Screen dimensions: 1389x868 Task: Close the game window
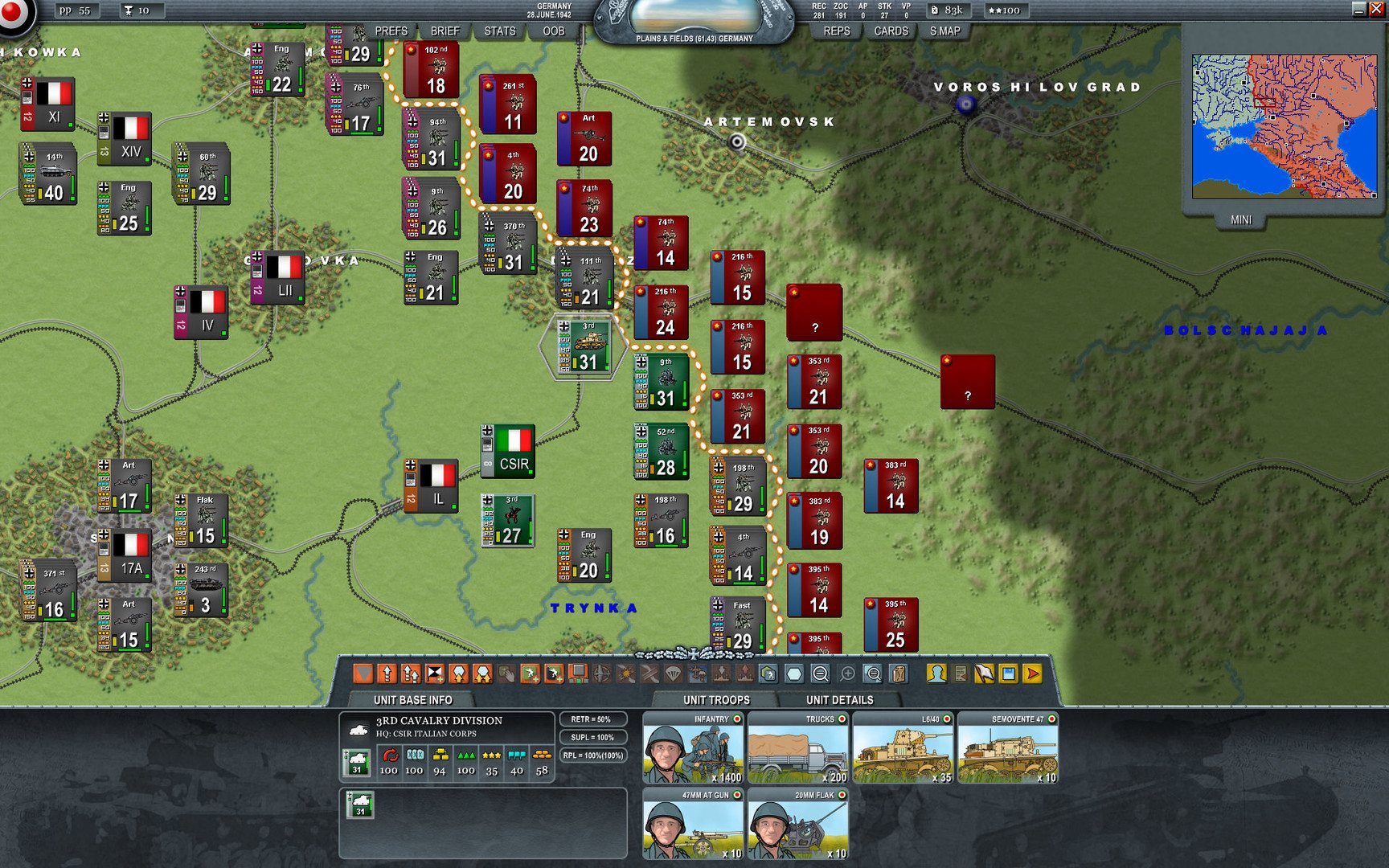tap(1375, 10)
